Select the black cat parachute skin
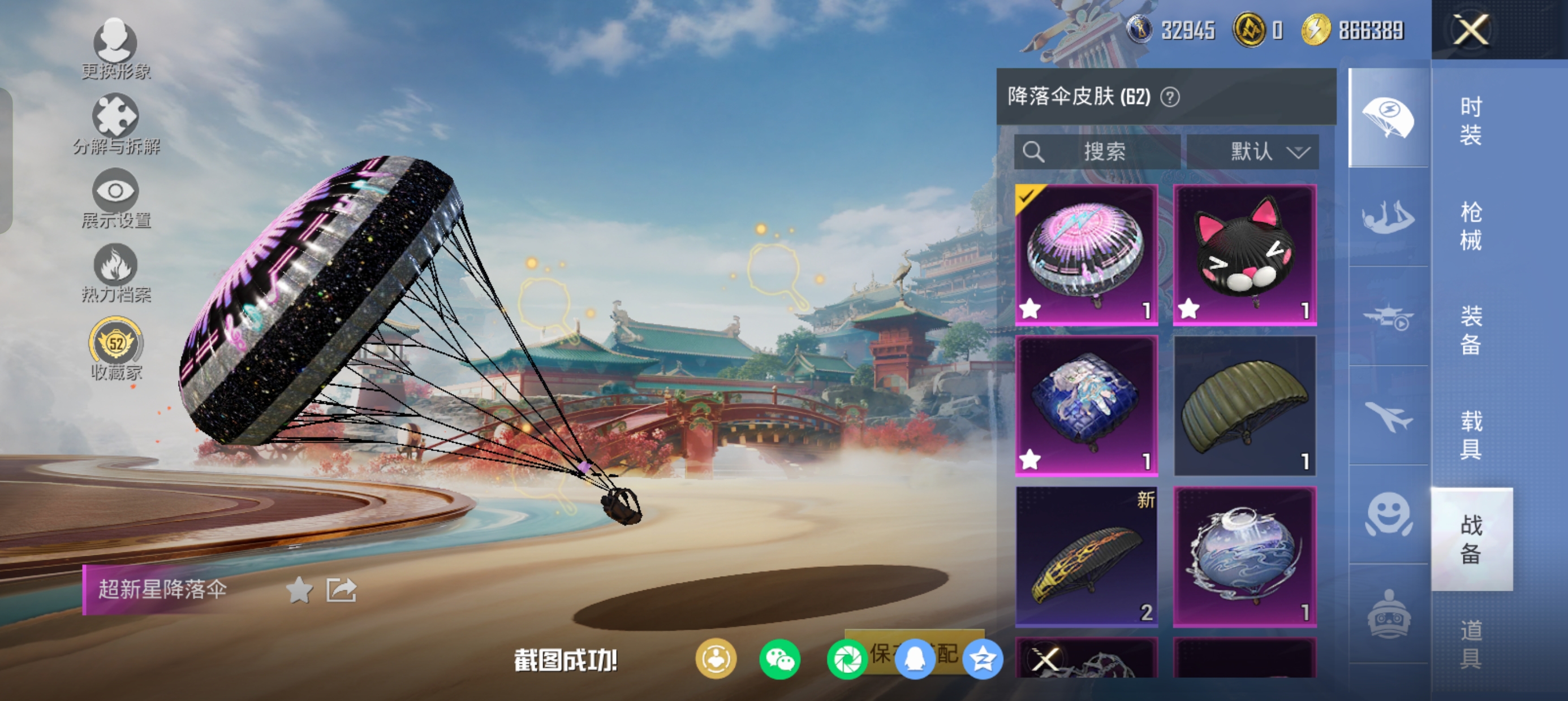The height and width of the screenshot is (701, 1568). click(1245, 254)
